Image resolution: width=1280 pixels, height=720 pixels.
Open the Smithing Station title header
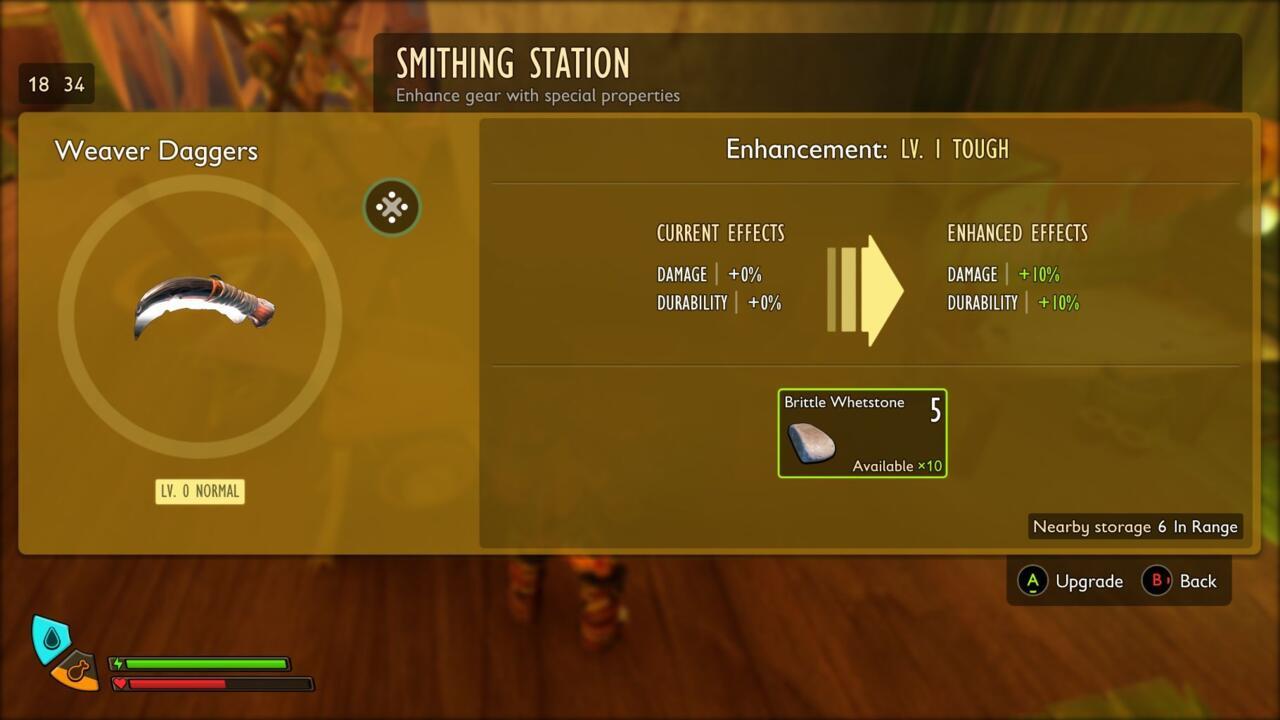tap(514, 63)
